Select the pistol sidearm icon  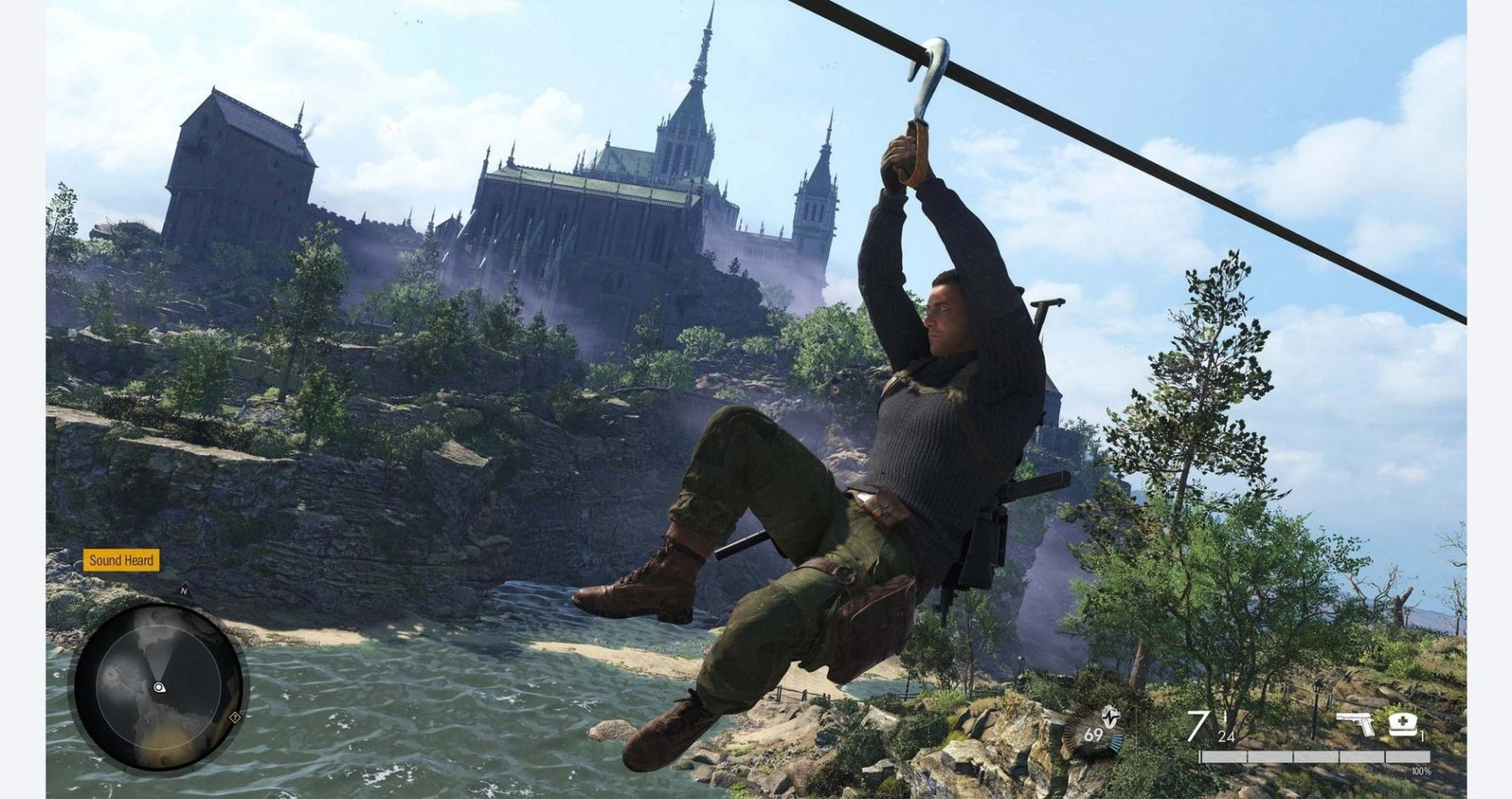point(1355,722)
